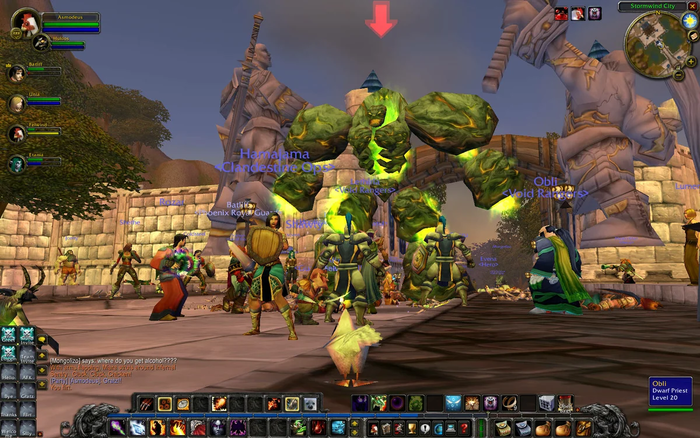700x438 pixels.
Task: Click the red buff icon near minimap
Action: coord(561,14)
